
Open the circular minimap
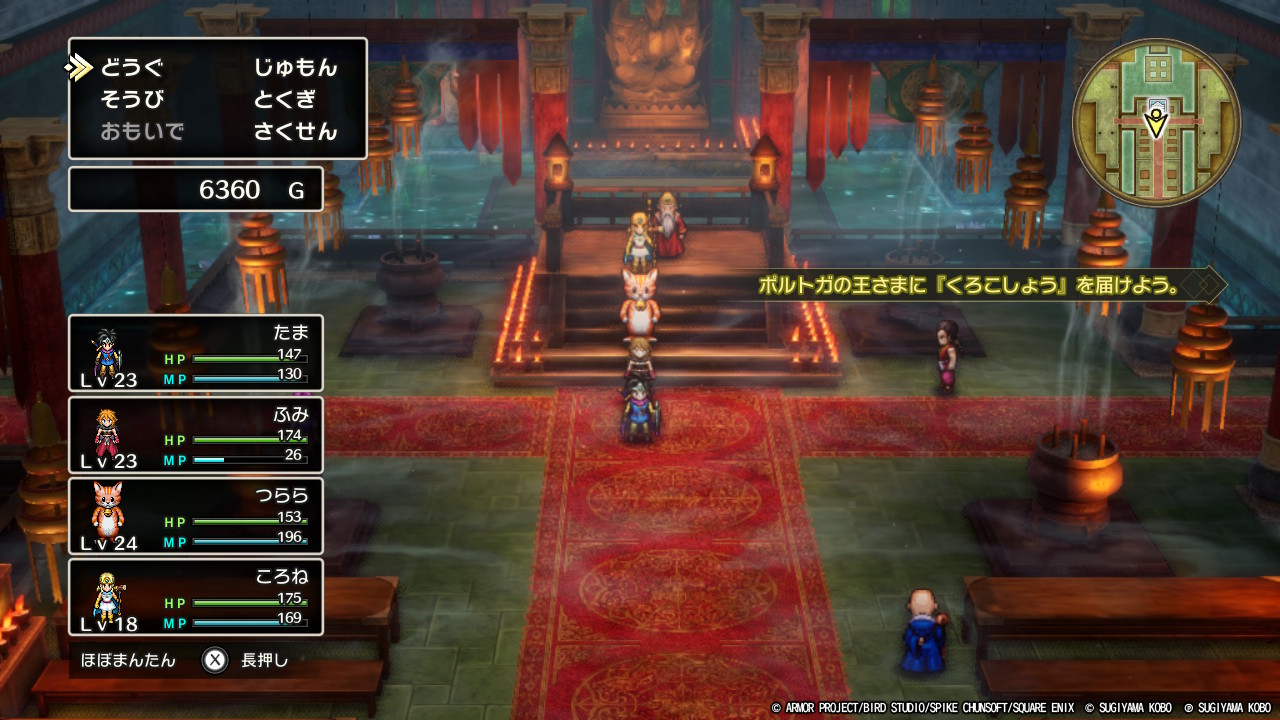(1156, 122)
